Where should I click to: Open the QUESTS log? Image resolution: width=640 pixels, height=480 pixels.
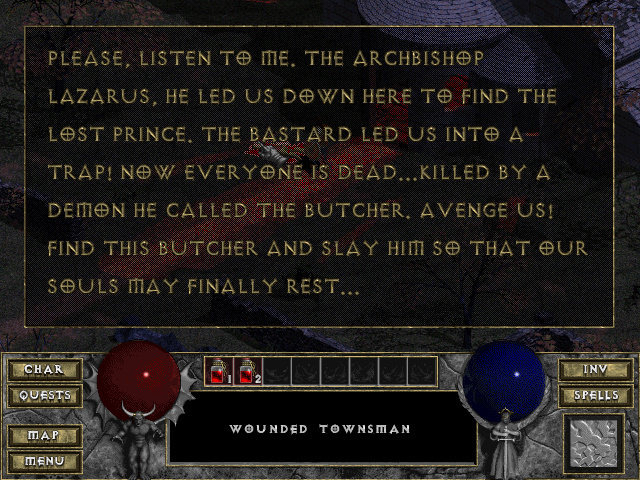(41, 395)
